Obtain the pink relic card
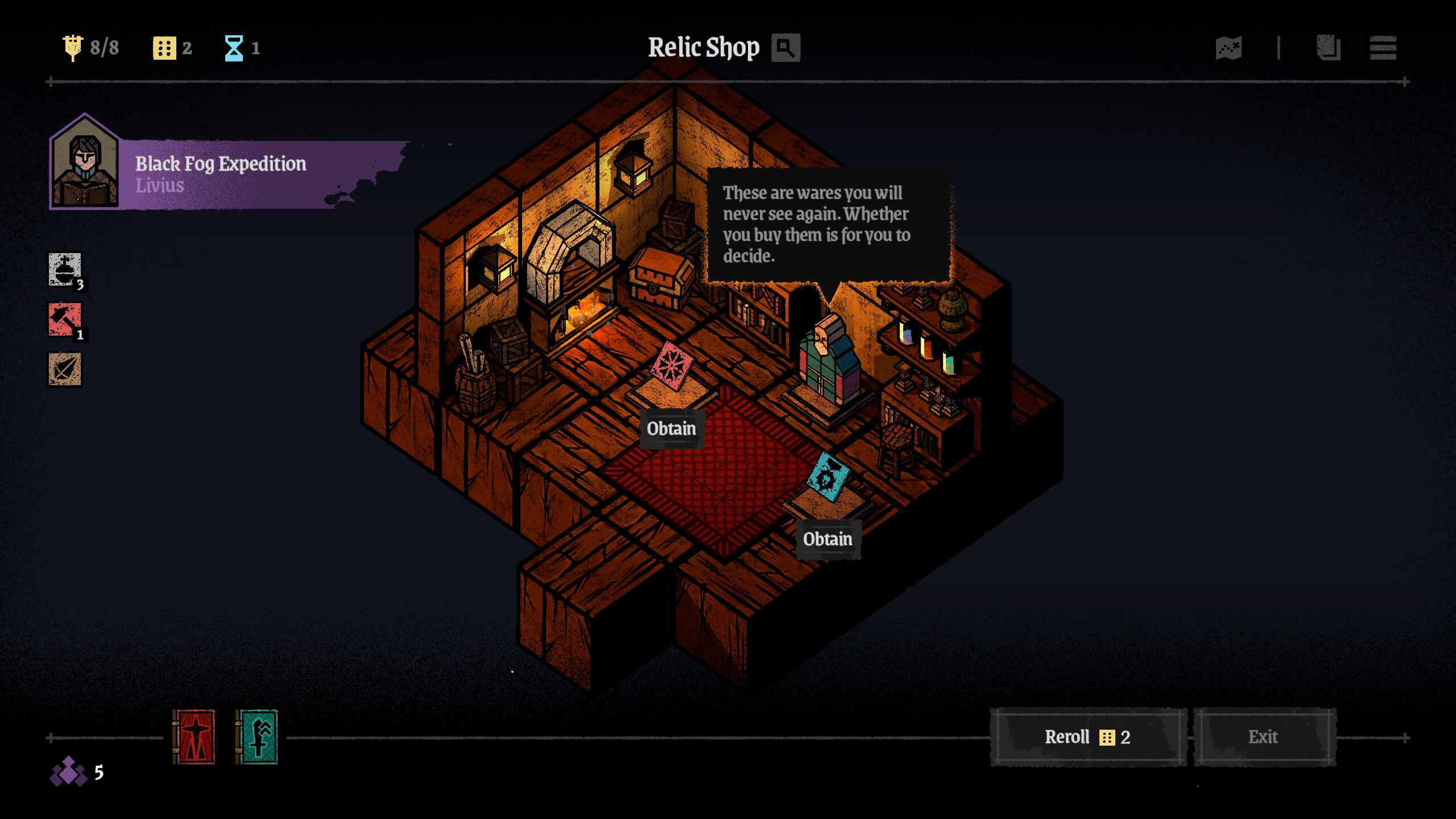Image resolution: width=1456 pixels, height=819 pixels. pos(671,428)
